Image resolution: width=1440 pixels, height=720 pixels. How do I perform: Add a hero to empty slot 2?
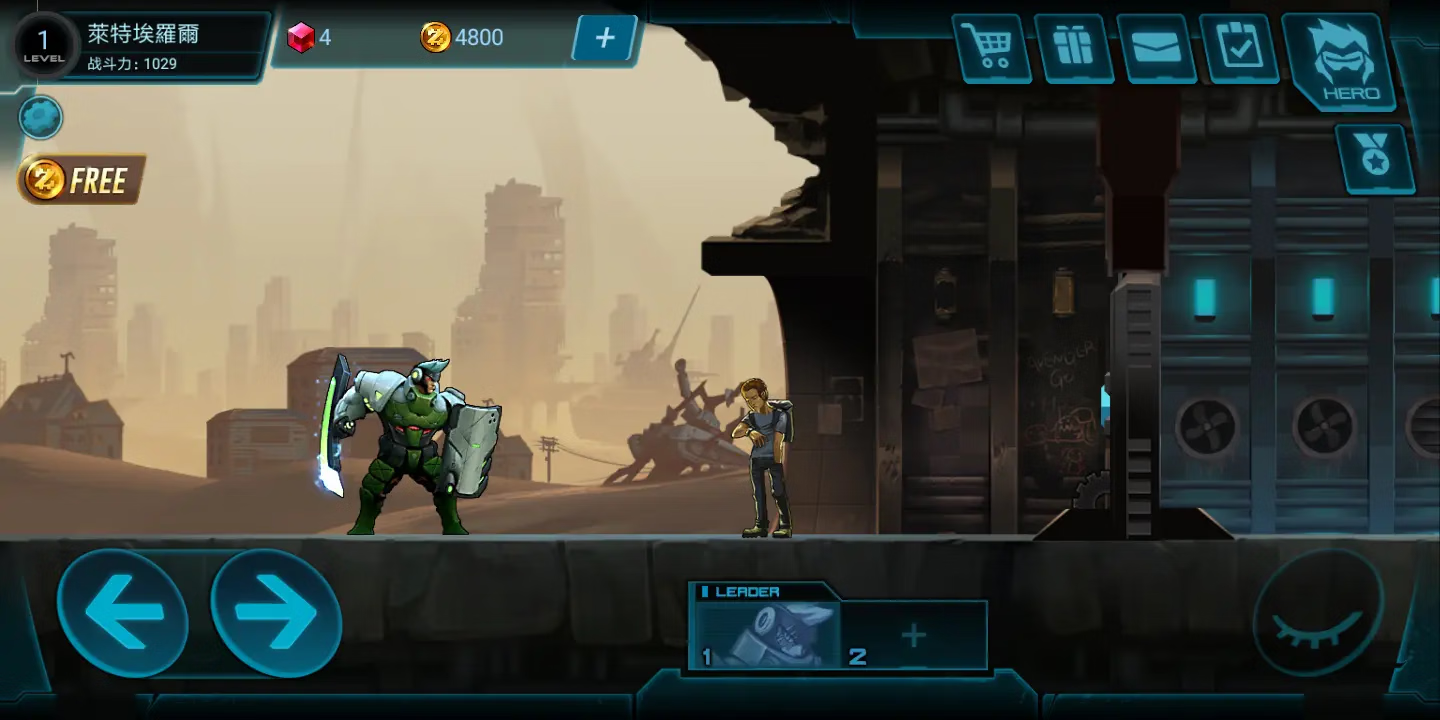coord(914,636)
